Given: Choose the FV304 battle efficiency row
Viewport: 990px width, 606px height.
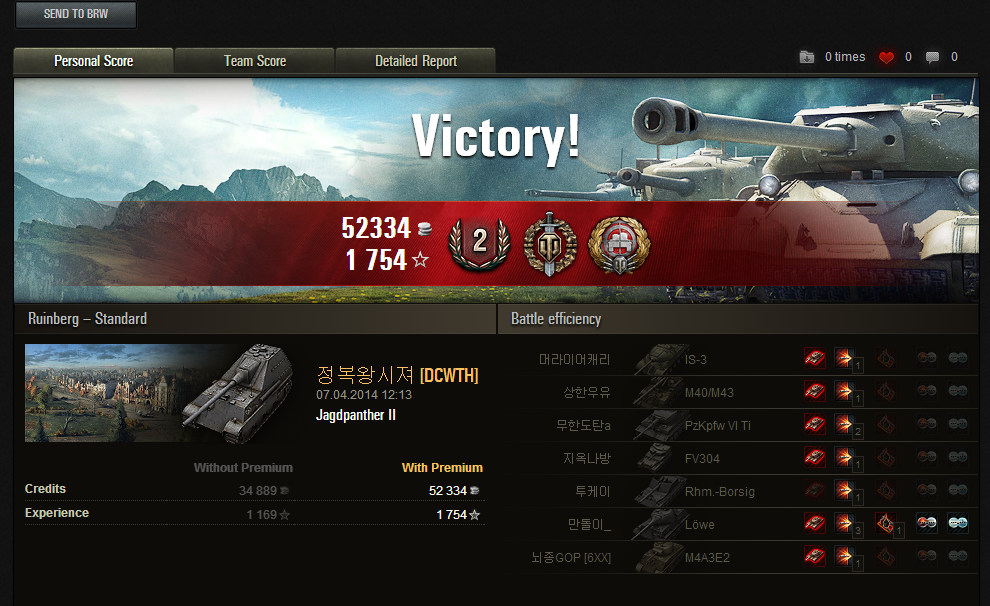Looking at the screenshot, I should [700, 459].
